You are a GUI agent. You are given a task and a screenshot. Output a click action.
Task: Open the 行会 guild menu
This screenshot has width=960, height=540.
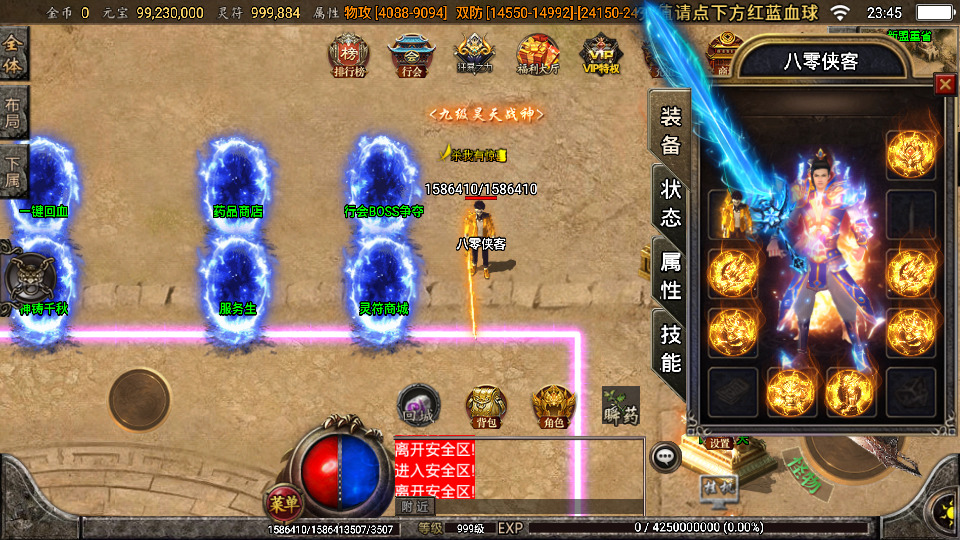[x=411, y=55]
